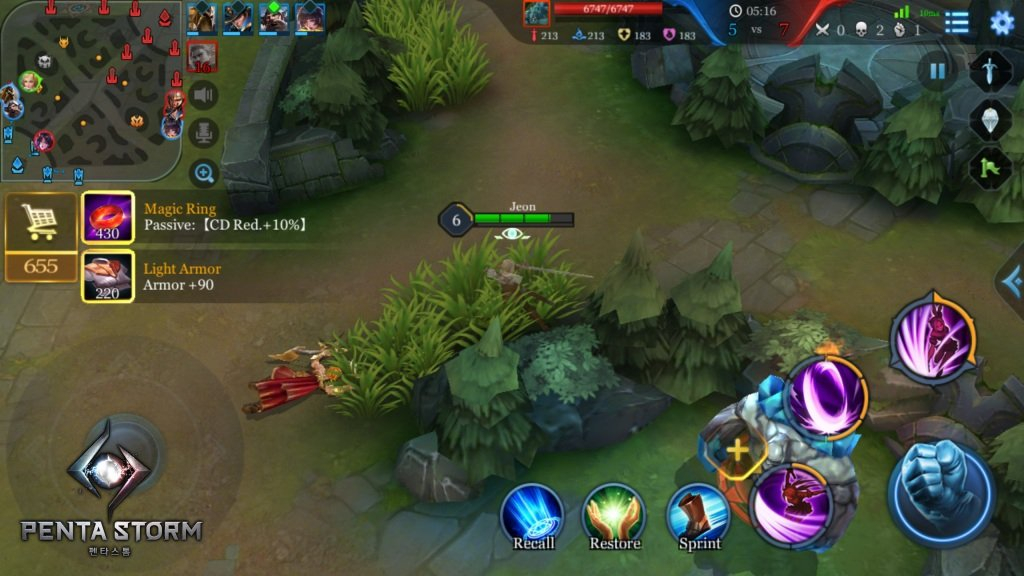Image resolution: width=1024 pixels, height=576 pixels.
Task: Click the minimap's magnifier zoom button
Action: [x=204, y=174]
